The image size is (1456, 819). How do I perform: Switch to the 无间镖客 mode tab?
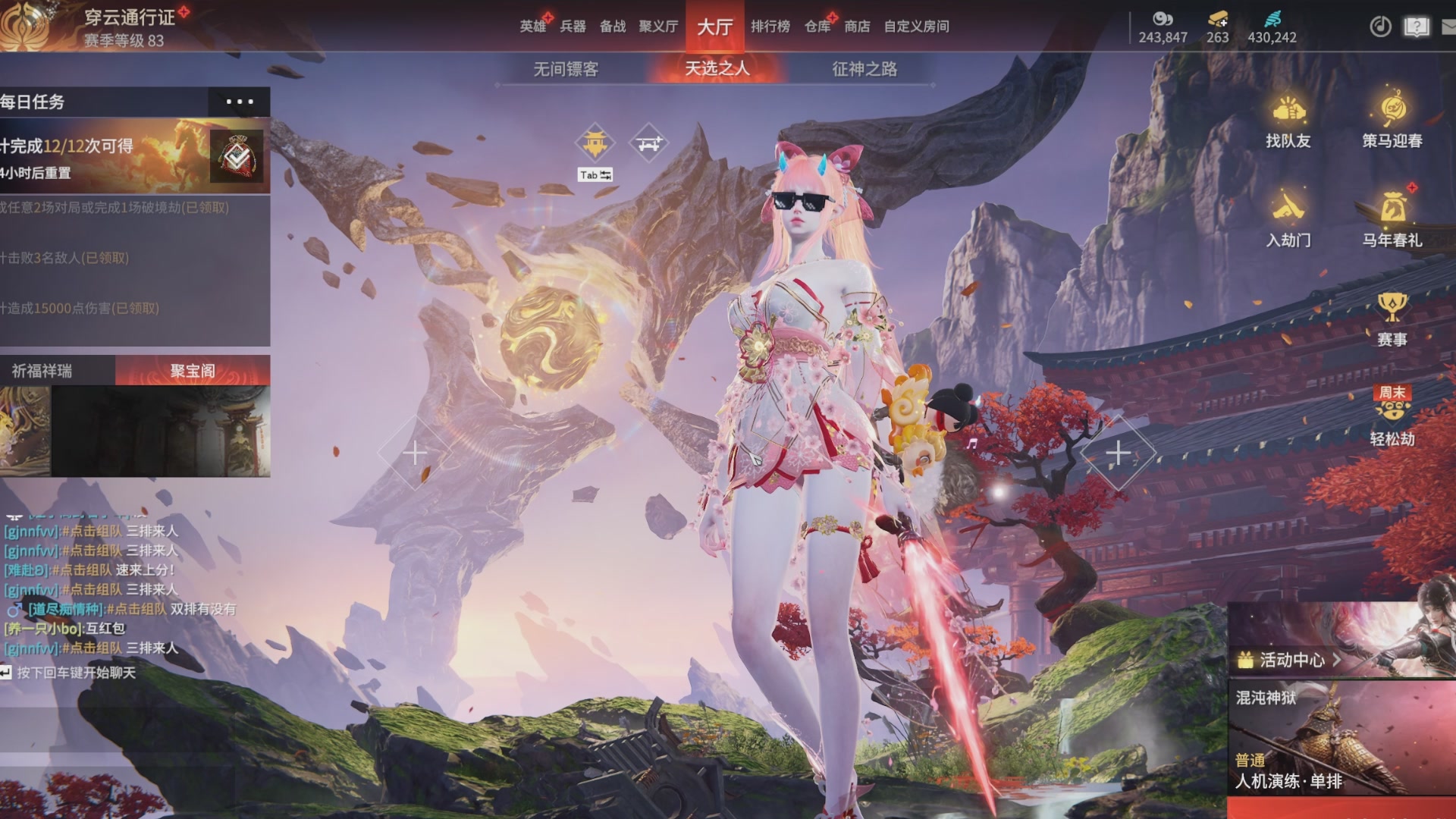[566, 69]
